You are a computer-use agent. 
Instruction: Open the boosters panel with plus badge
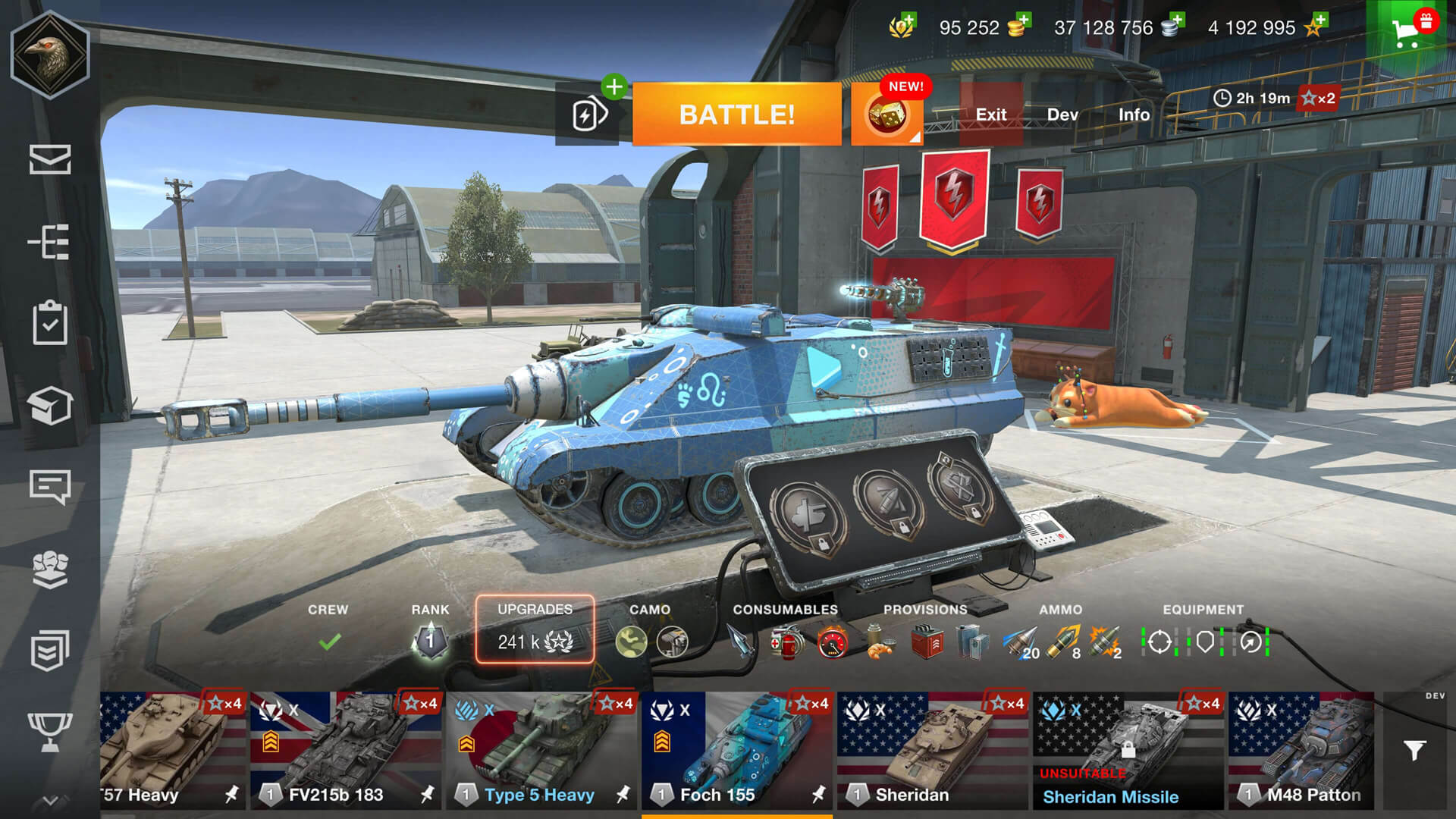pos(589,115)
